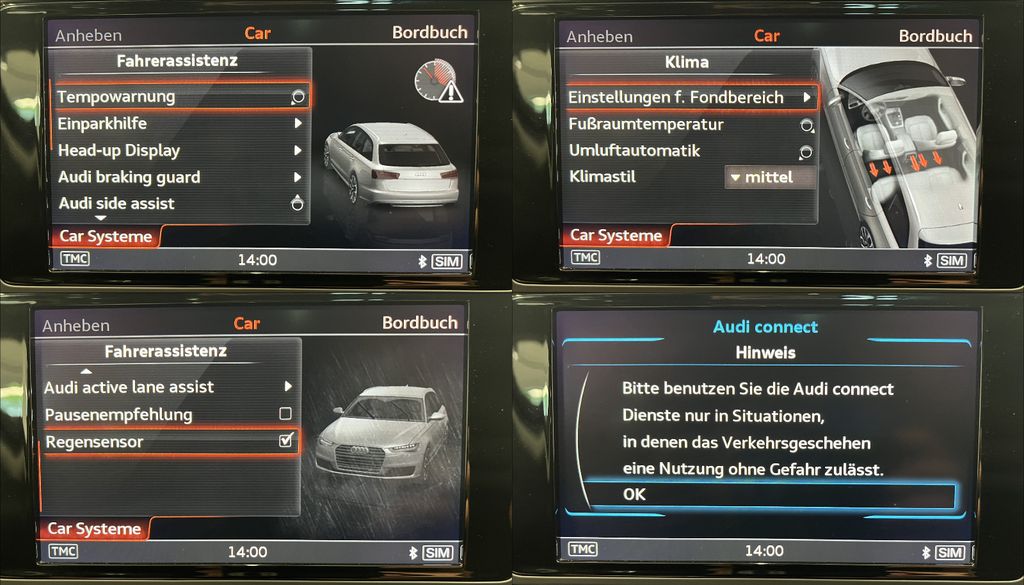Open the Klimastil dropdown showing mittel

[769, 177]
